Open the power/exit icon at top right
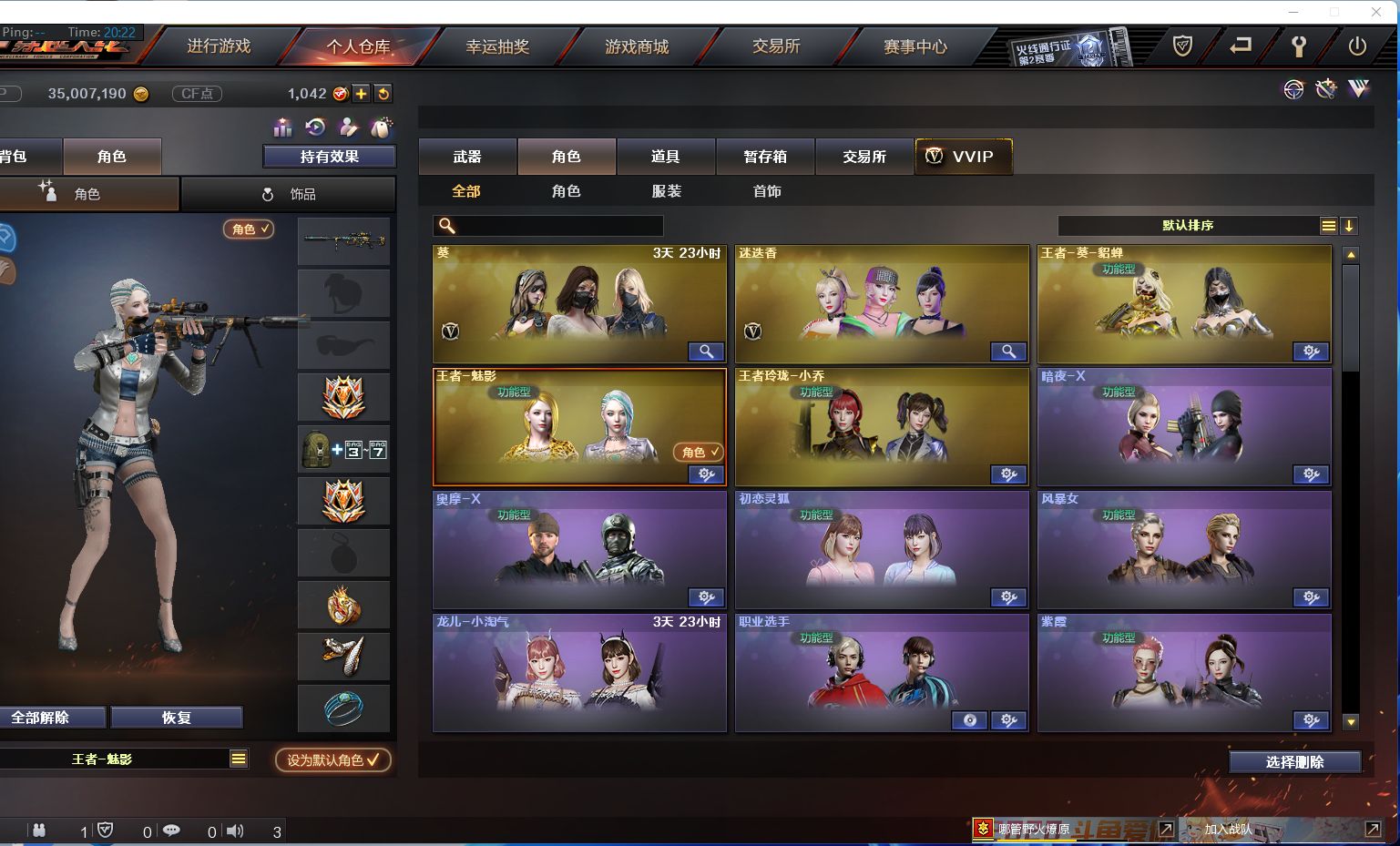Image resolution: width=1400 pixels, height=846 pixels. coord(1357,45)
